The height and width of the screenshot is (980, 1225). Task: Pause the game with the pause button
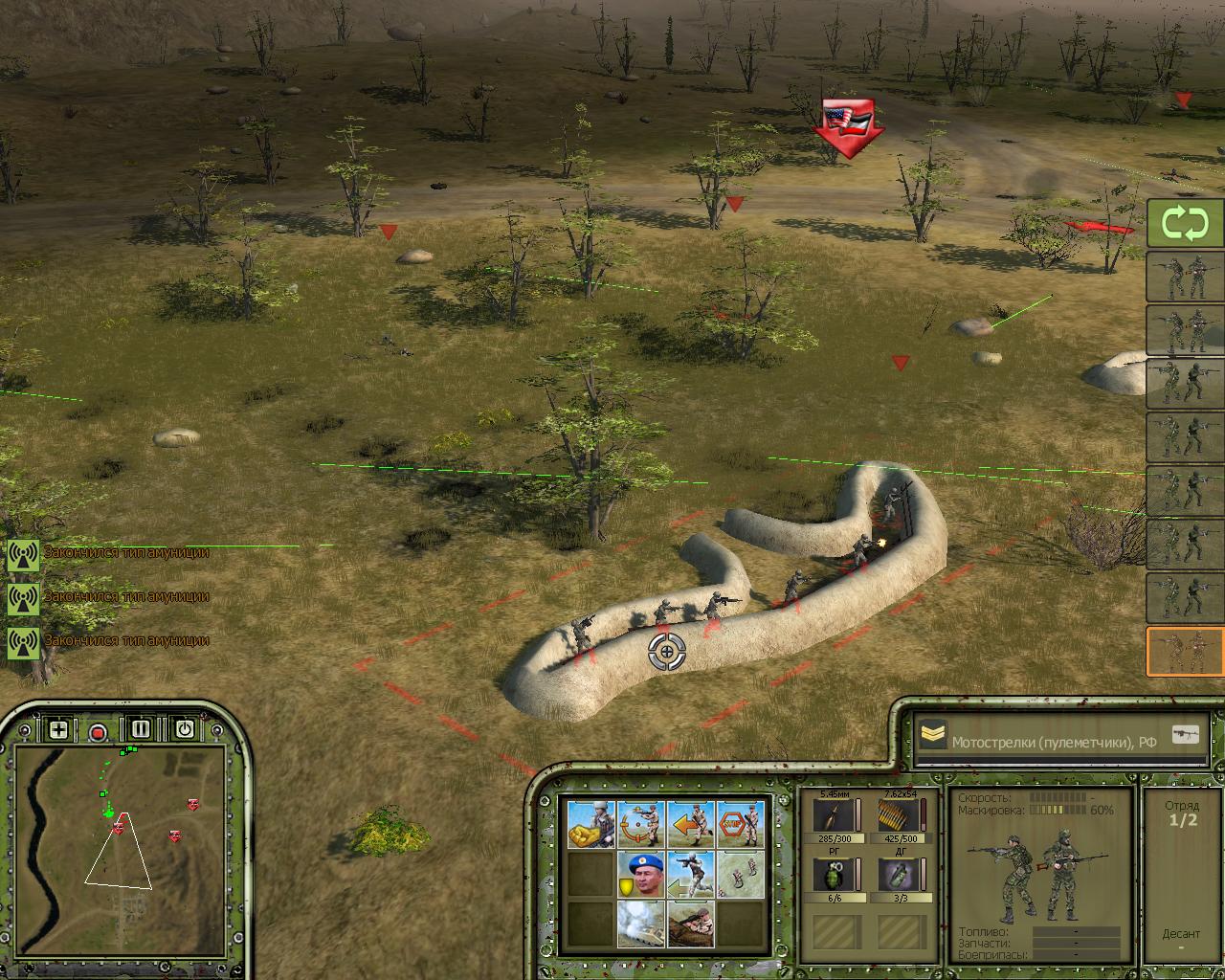(x=142, y=729)
